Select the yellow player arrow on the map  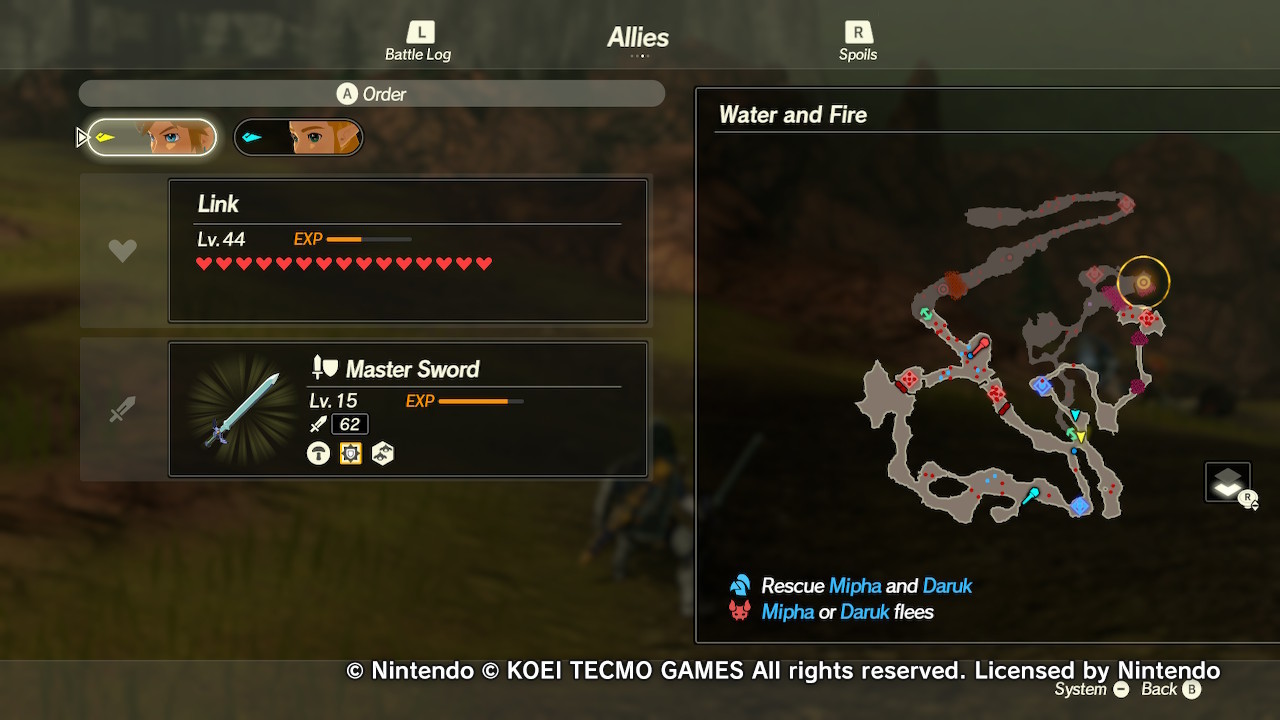[x=1080, y=436]
